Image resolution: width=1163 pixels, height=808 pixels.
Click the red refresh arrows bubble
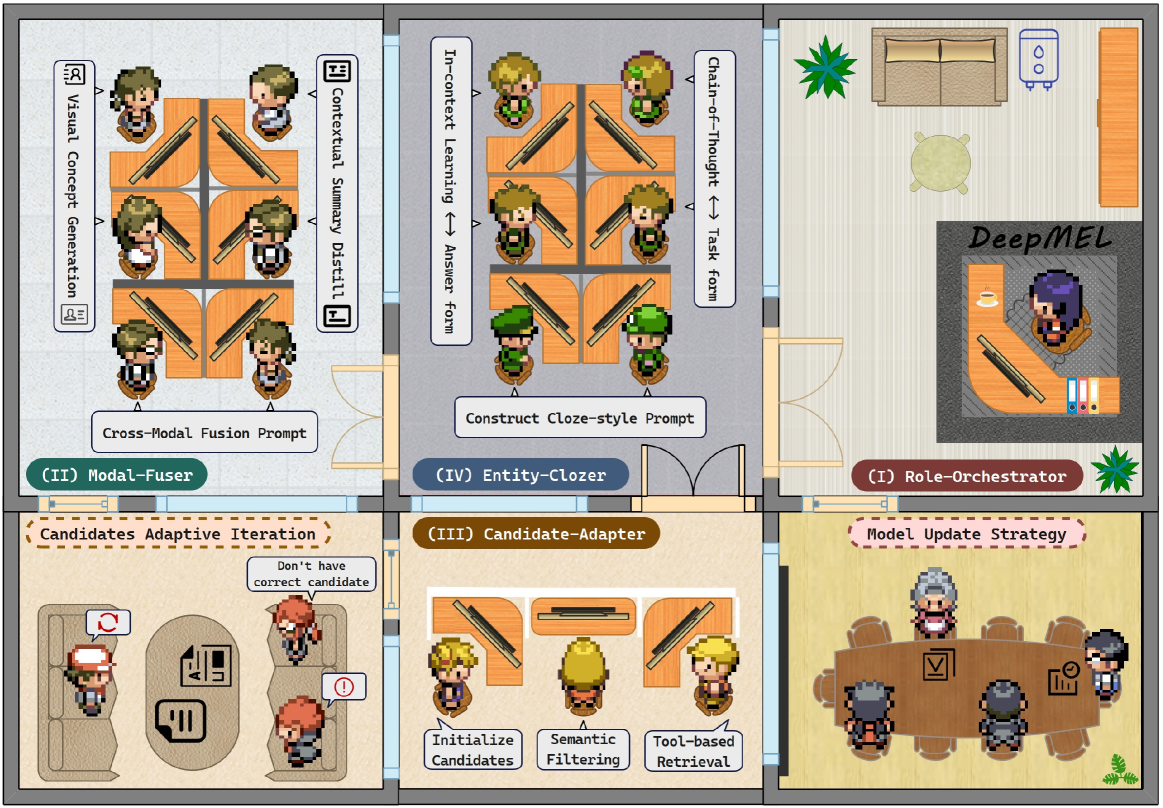pyautogui.click(x=108, y=624)
